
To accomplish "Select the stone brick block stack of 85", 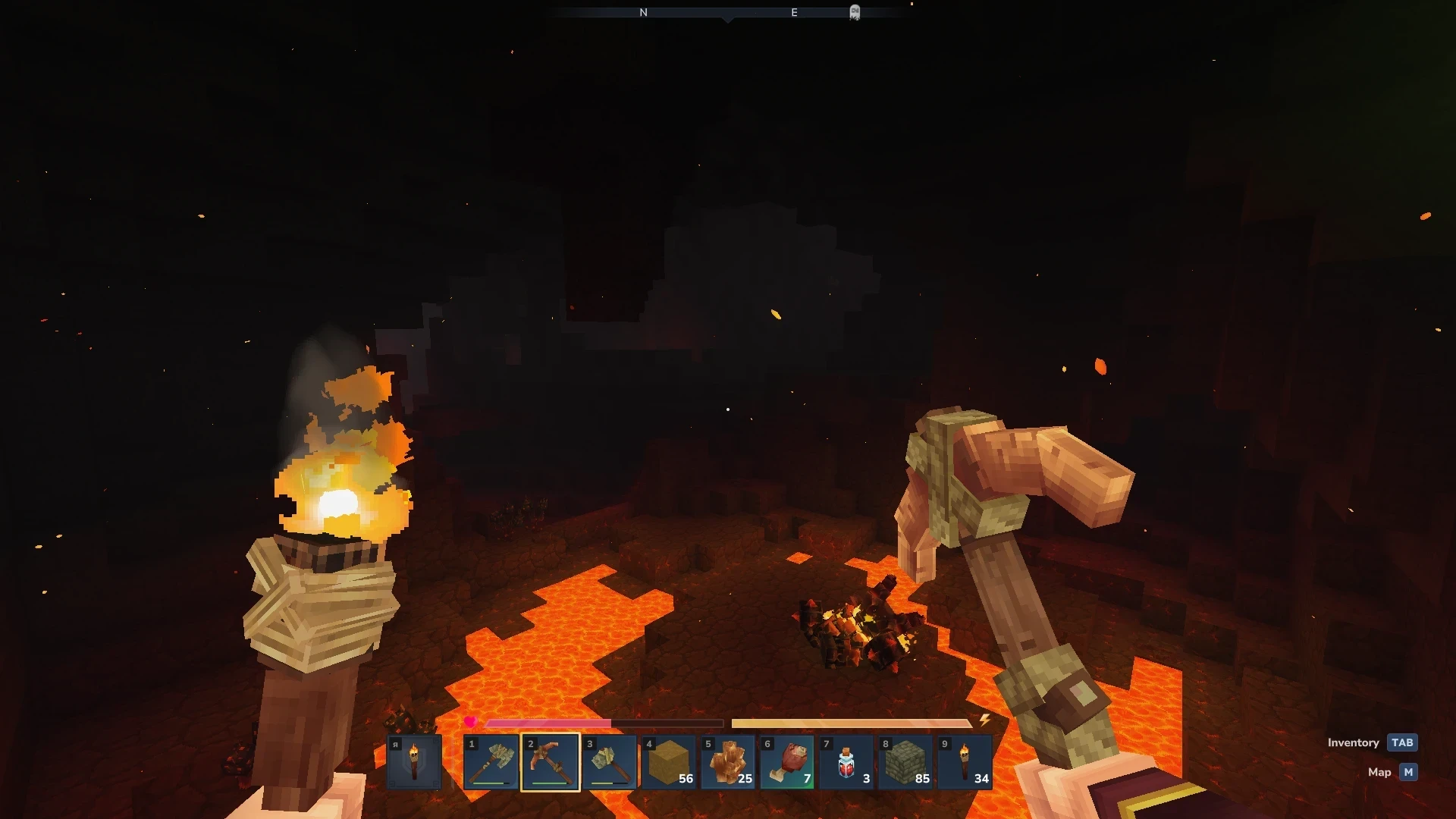I will (x=905, y=762).
